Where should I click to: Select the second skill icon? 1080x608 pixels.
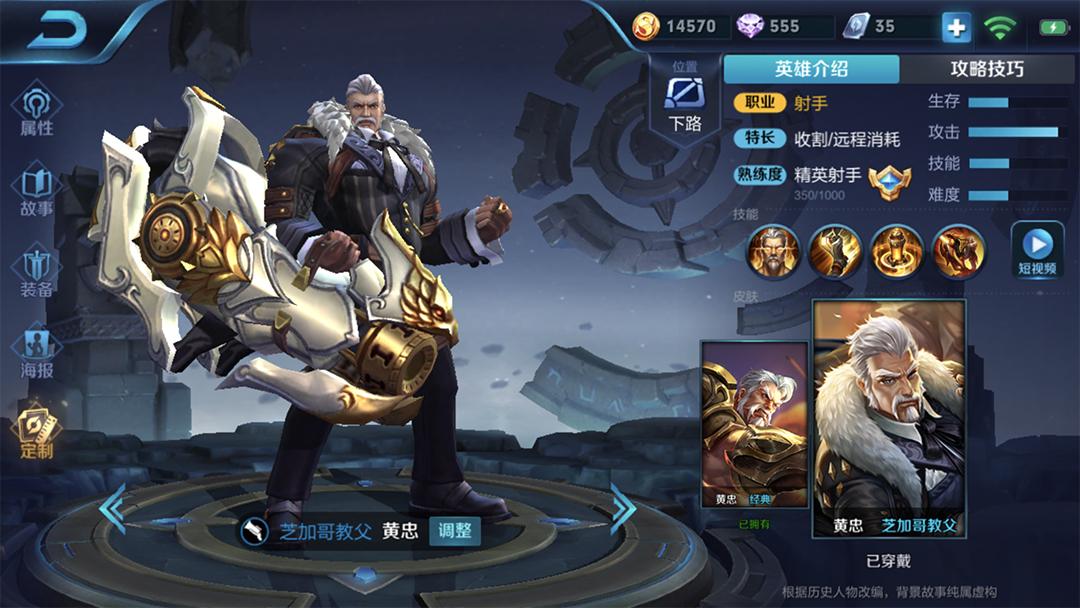click(x=835, y=251)
